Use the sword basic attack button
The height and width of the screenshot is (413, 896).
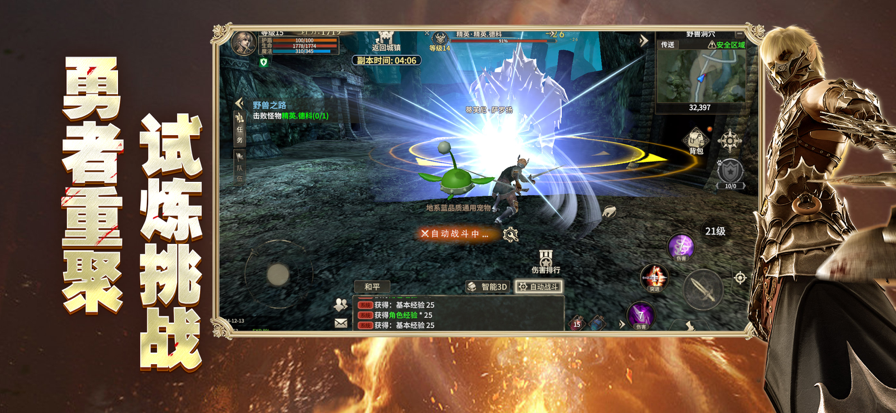coord(704,290)
